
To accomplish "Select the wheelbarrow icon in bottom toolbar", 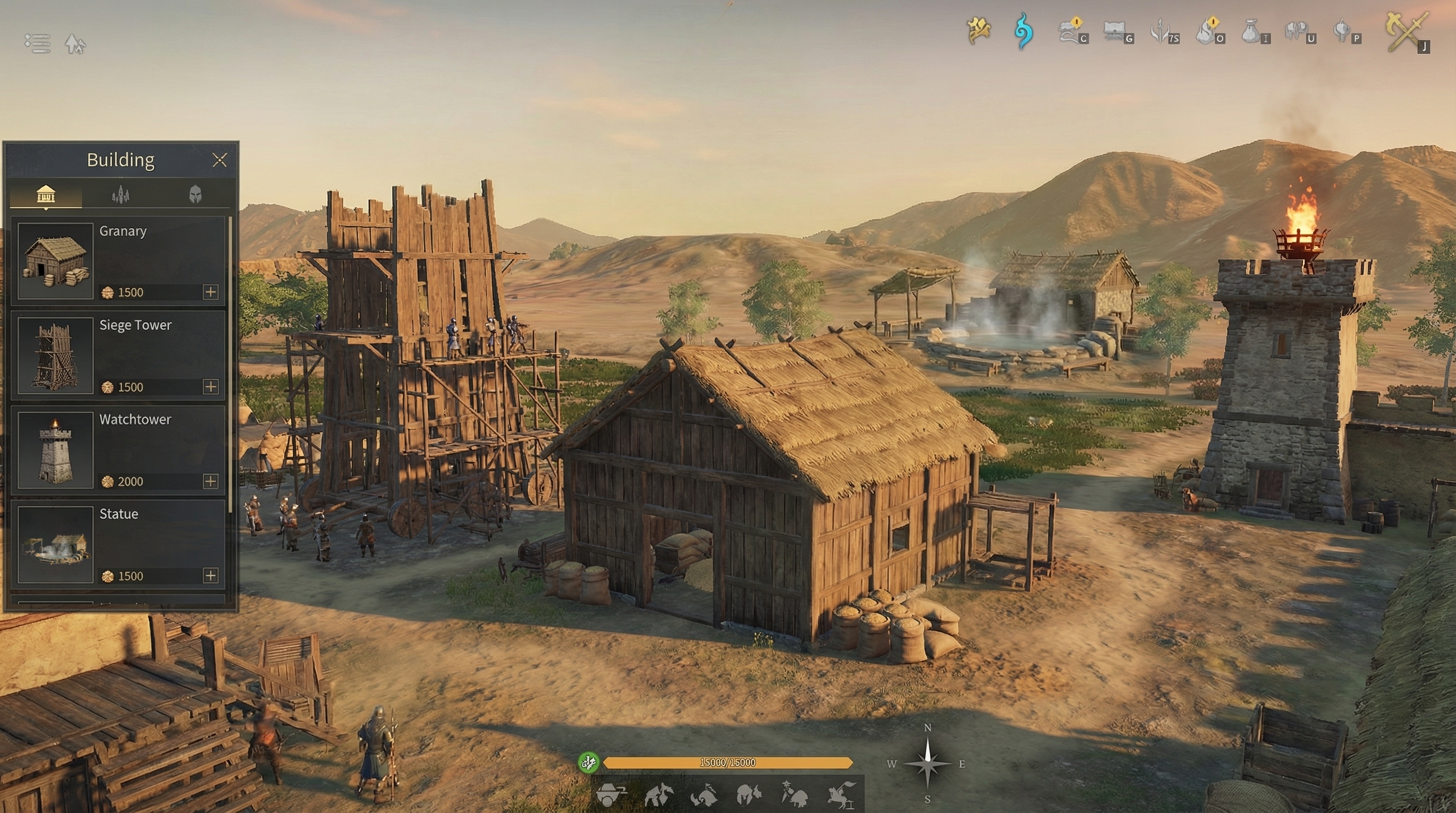I will click(x=611, y=794).
